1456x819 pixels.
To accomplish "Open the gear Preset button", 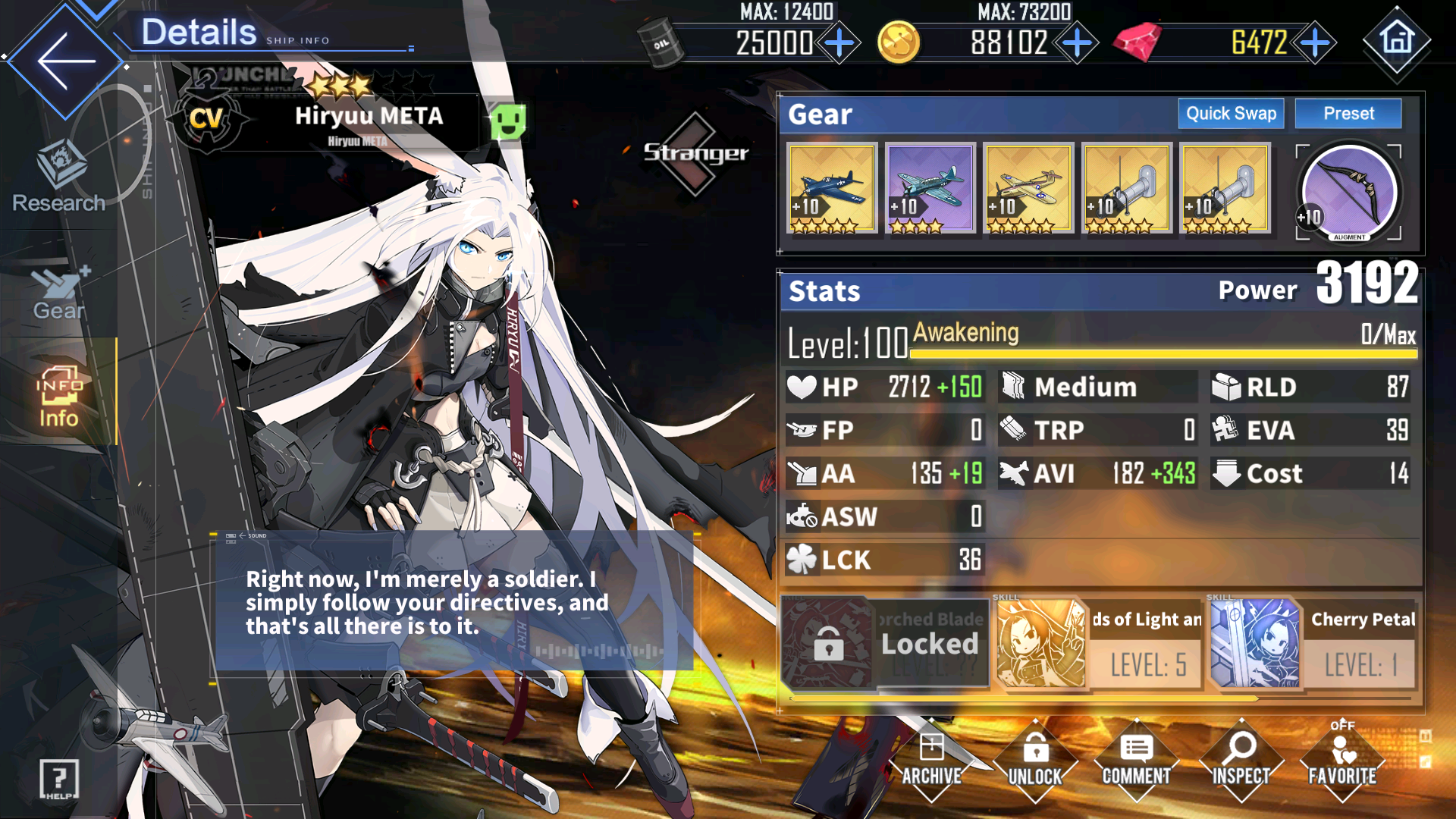I will pyautogui.click(x=1348, y=114).
